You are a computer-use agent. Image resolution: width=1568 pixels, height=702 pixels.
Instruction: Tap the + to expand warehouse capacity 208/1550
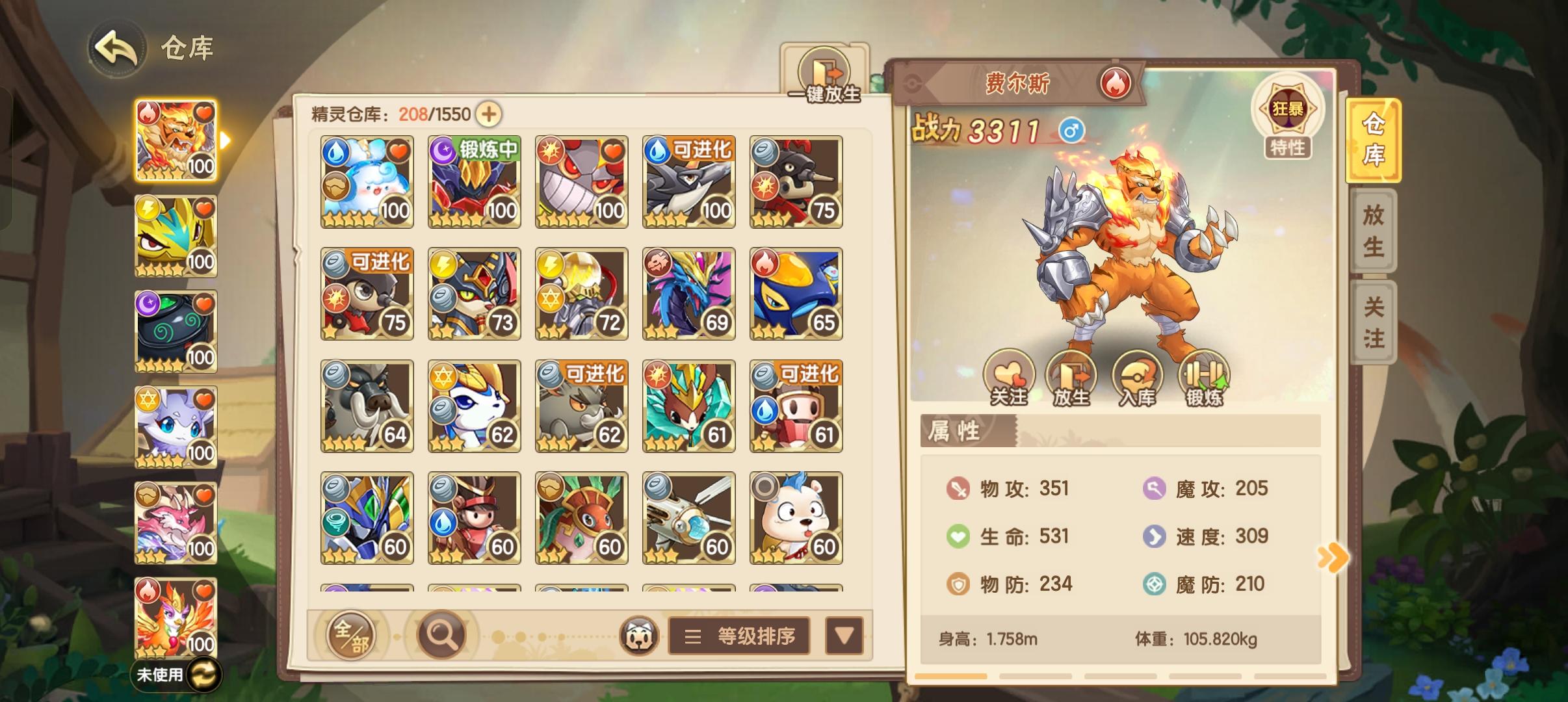[x=490, y=114]
